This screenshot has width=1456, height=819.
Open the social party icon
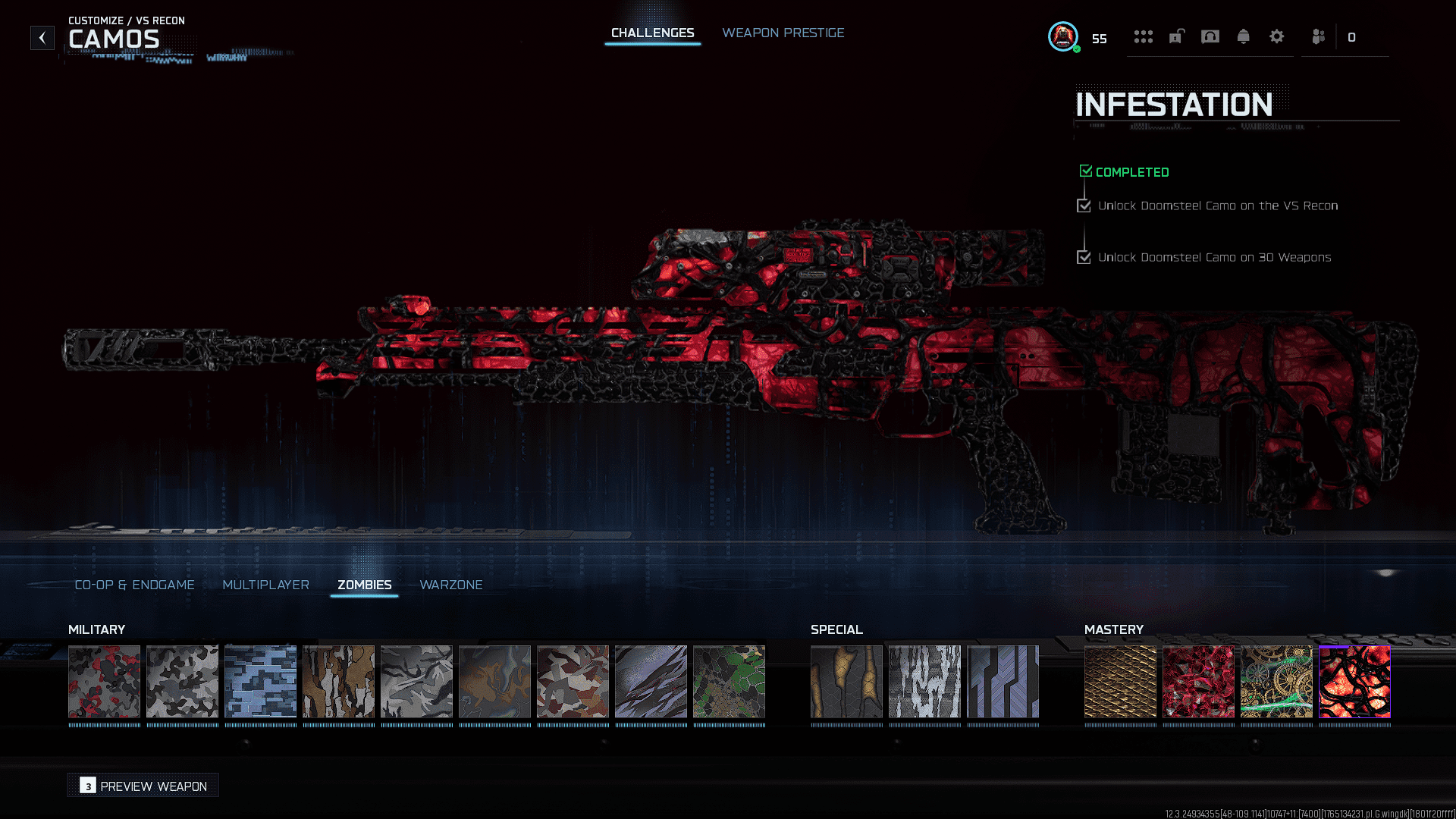(1318, 36)
